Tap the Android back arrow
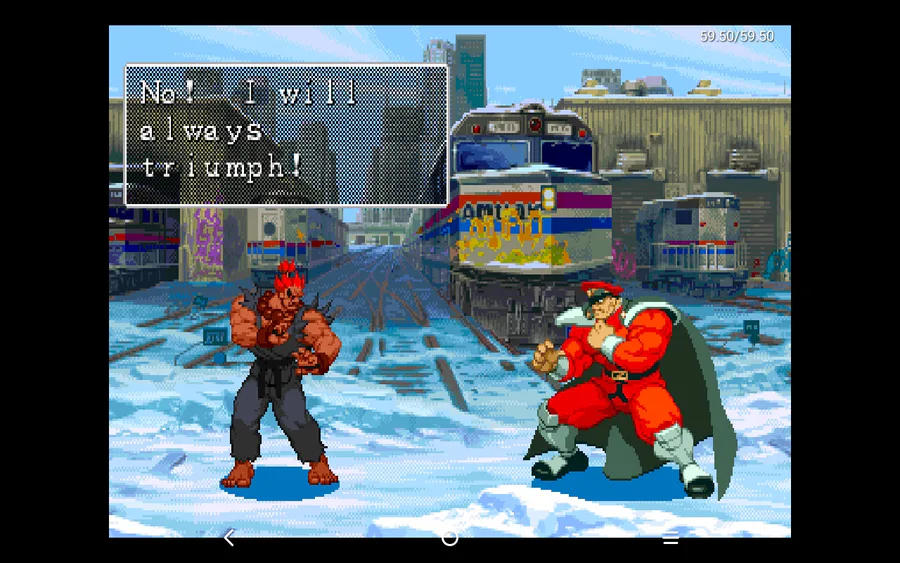The height and width of the screenshot is (563, 900). pyautogui.click(x=229, y=538)
